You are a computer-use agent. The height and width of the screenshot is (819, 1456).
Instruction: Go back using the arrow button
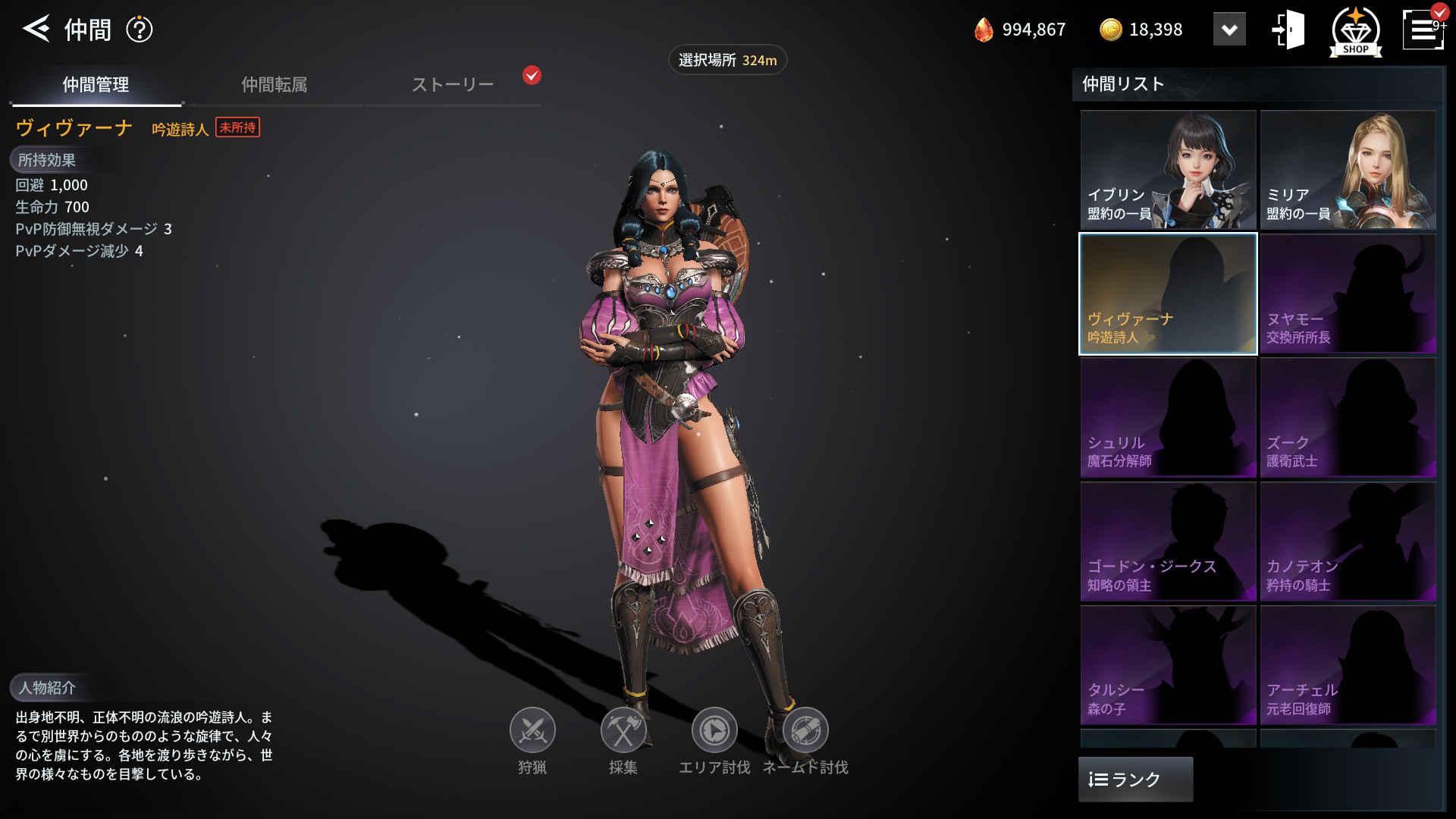point(36,29)
